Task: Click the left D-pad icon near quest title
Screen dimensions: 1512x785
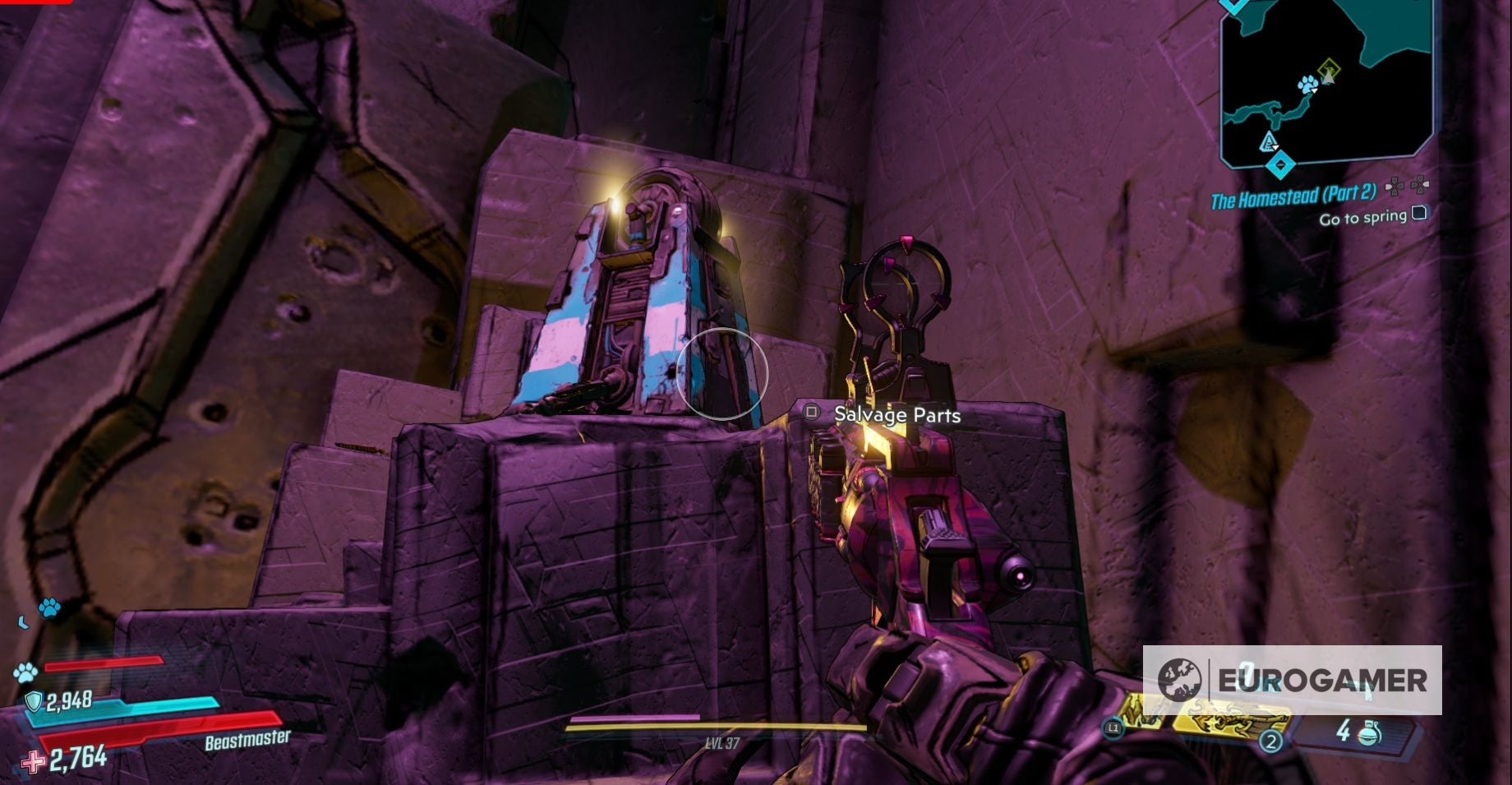Action: click(x=1394, y=186)
